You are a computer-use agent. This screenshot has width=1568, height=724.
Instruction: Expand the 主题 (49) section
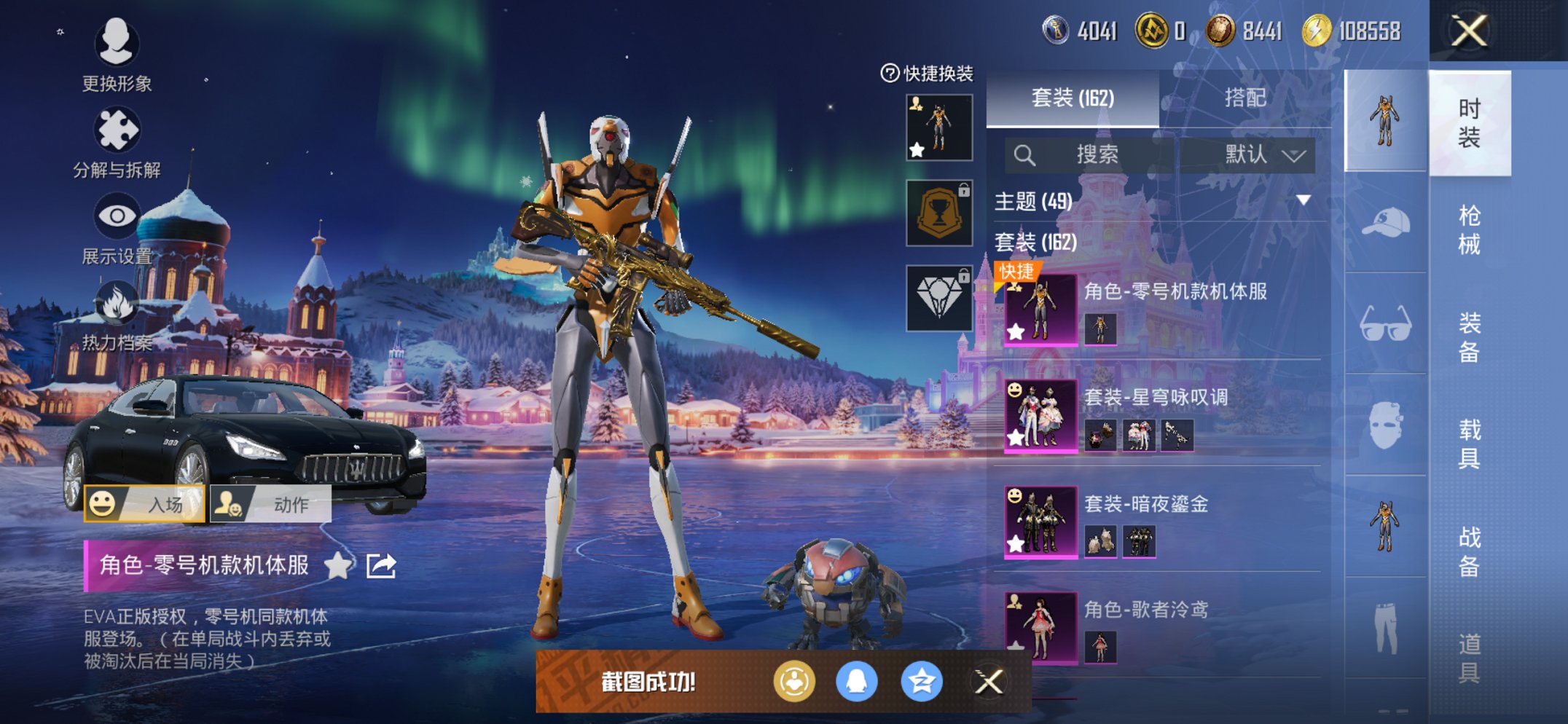click(x=1304, y=200)
